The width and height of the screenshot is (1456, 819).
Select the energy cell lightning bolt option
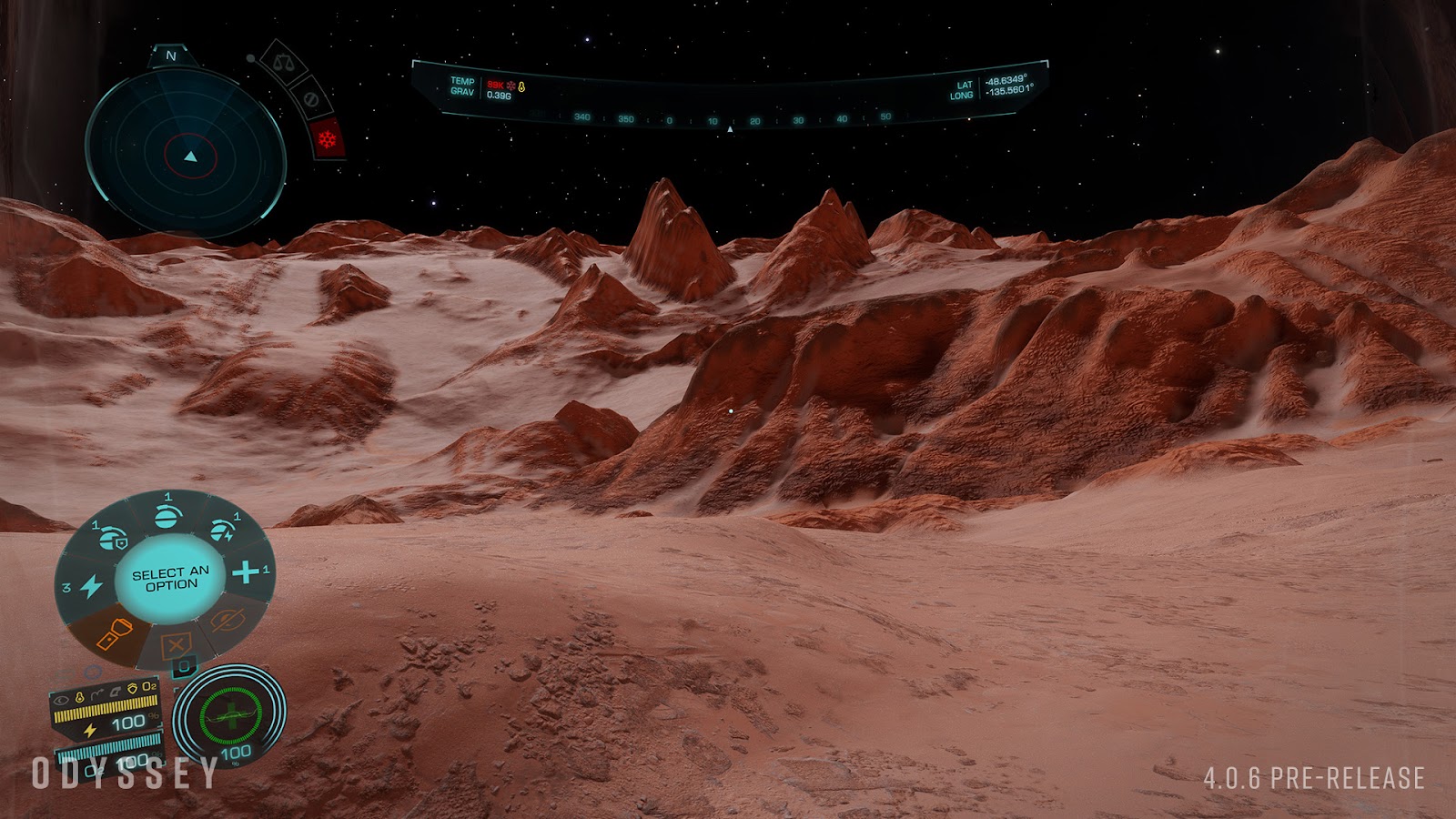(x=90, y=586)
